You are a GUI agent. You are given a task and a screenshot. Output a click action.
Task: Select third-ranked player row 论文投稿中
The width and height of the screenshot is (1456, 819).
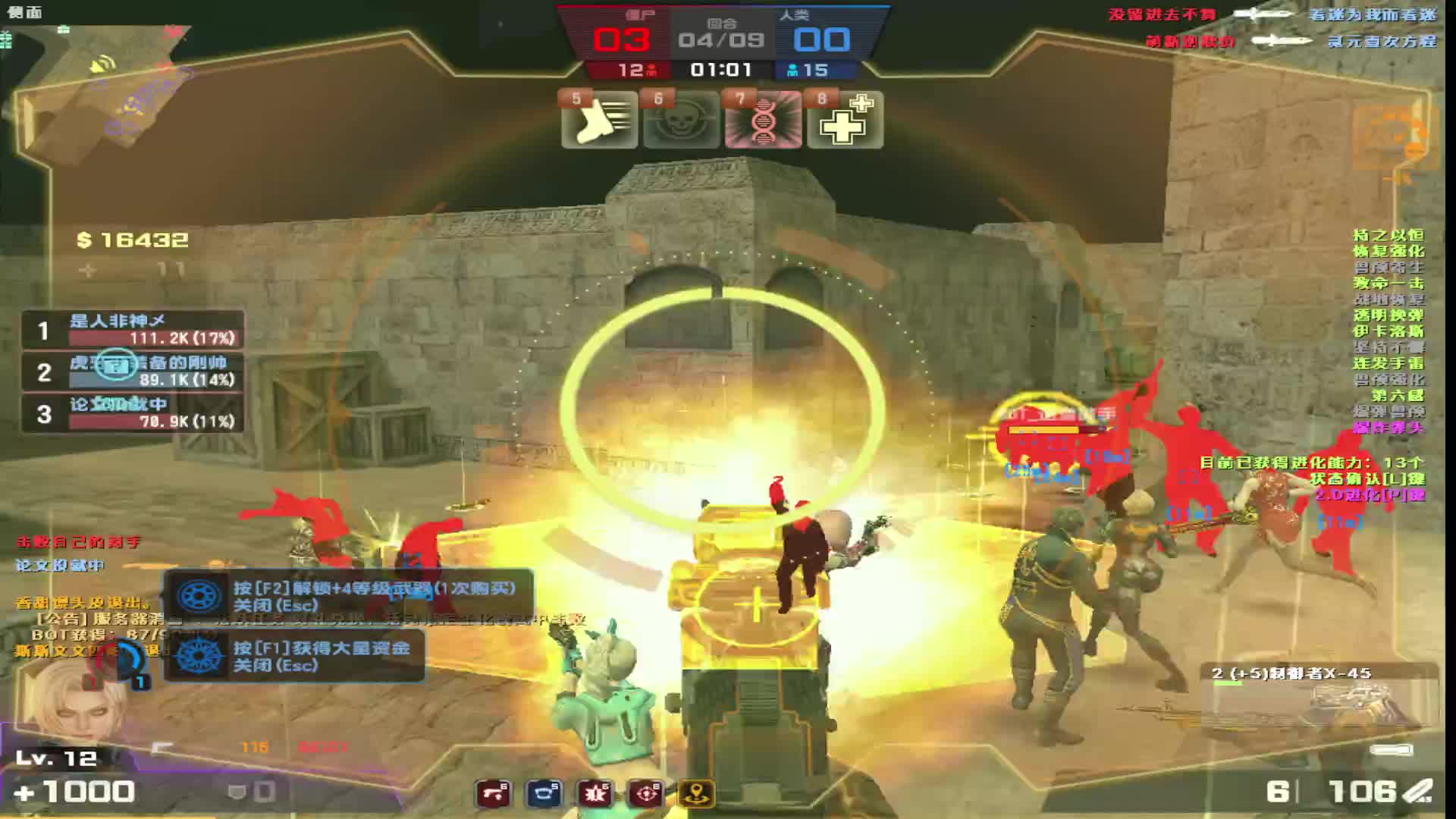pyautogui.click(x=133, y=413)
